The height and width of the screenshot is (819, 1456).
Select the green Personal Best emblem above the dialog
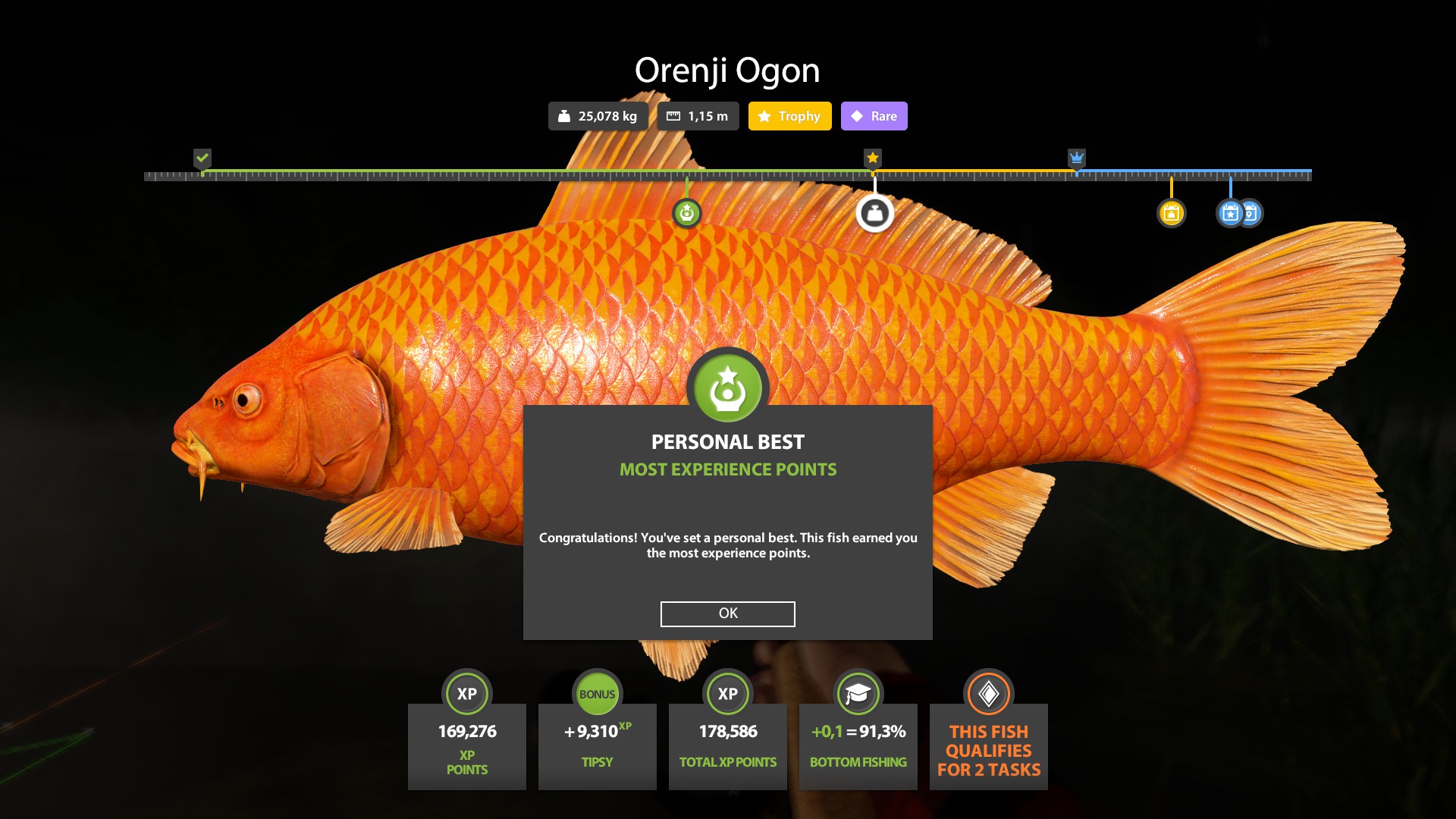[x=727, y=388]
